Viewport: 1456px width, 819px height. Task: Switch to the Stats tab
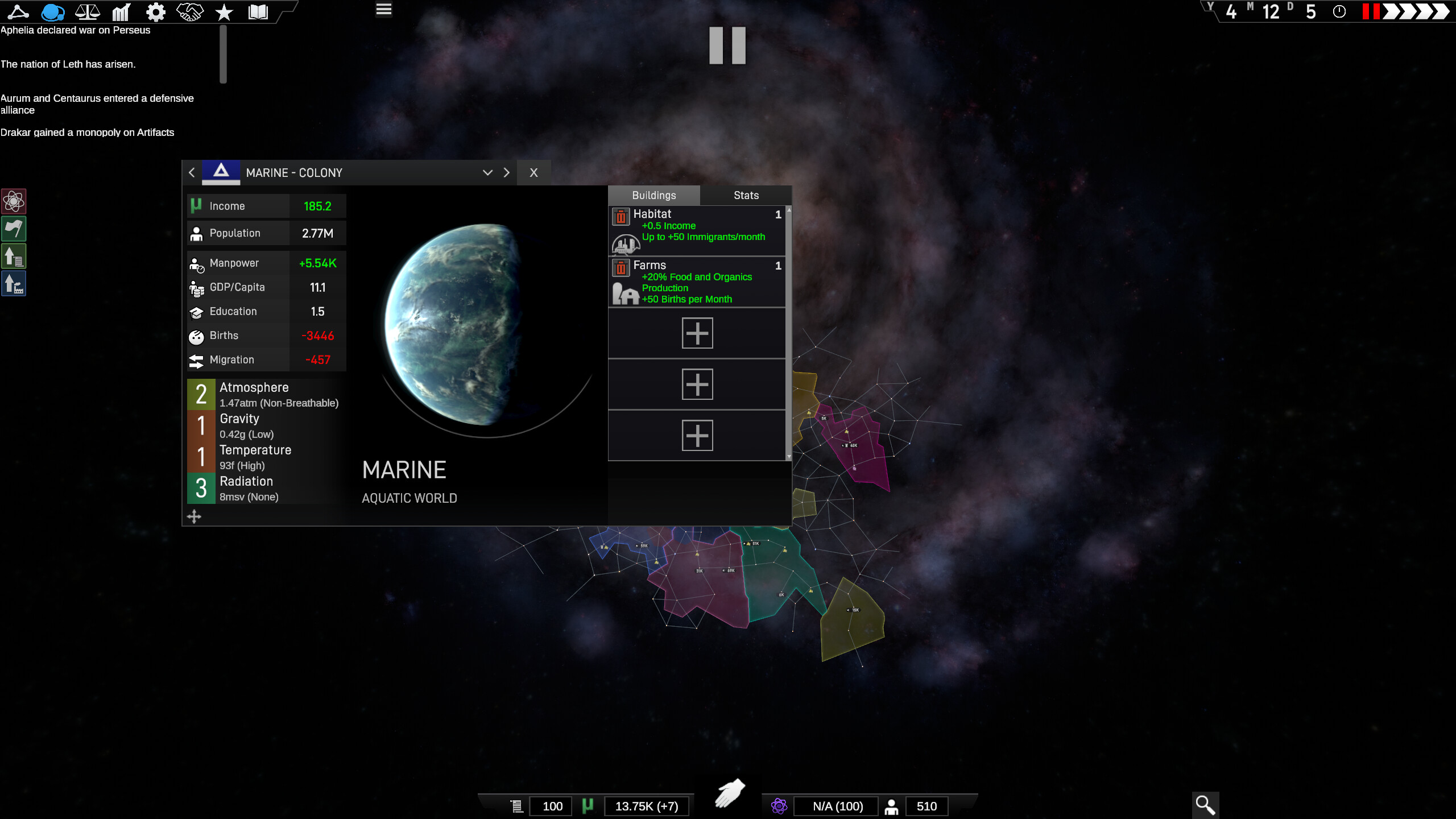[745, 195]
